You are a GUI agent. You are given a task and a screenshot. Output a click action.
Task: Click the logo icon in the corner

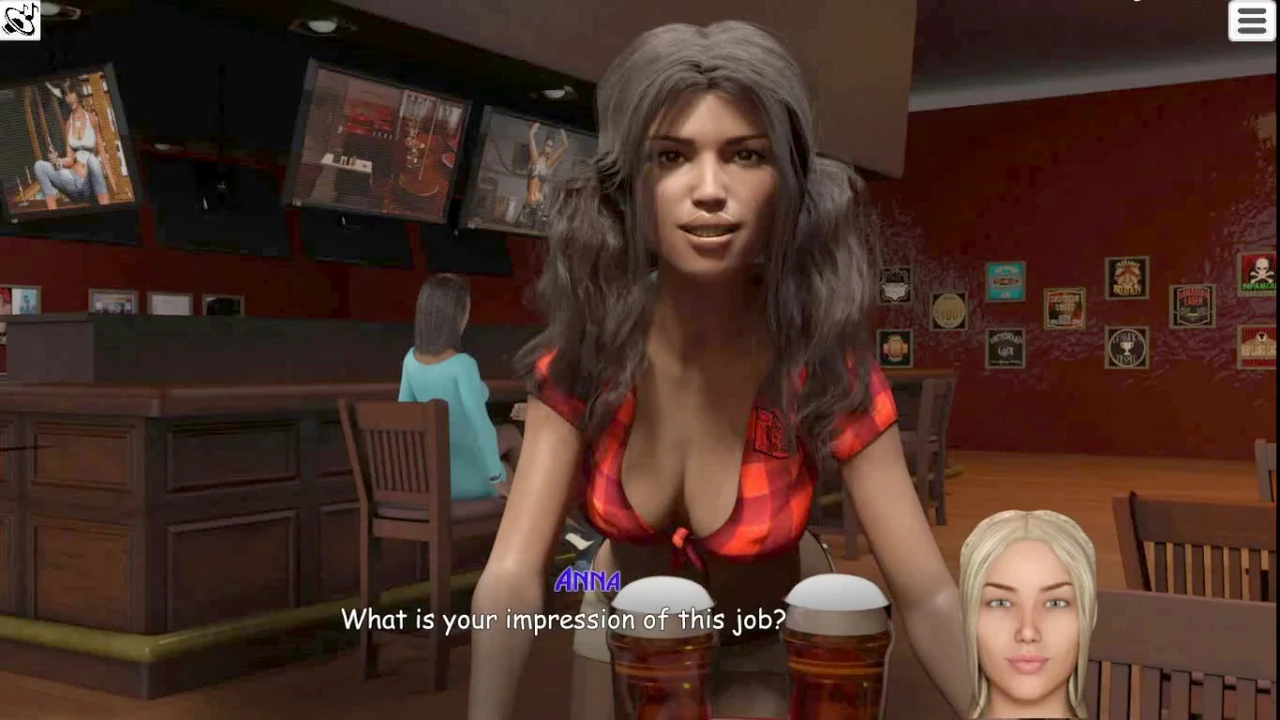tap(19, 19)
